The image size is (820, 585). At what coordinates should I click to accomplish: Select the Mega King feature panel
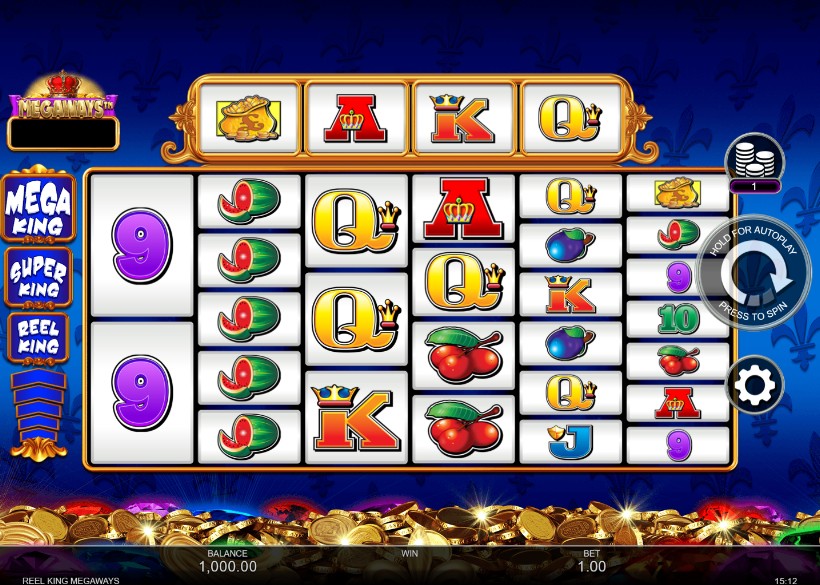(x=39, y=207)
